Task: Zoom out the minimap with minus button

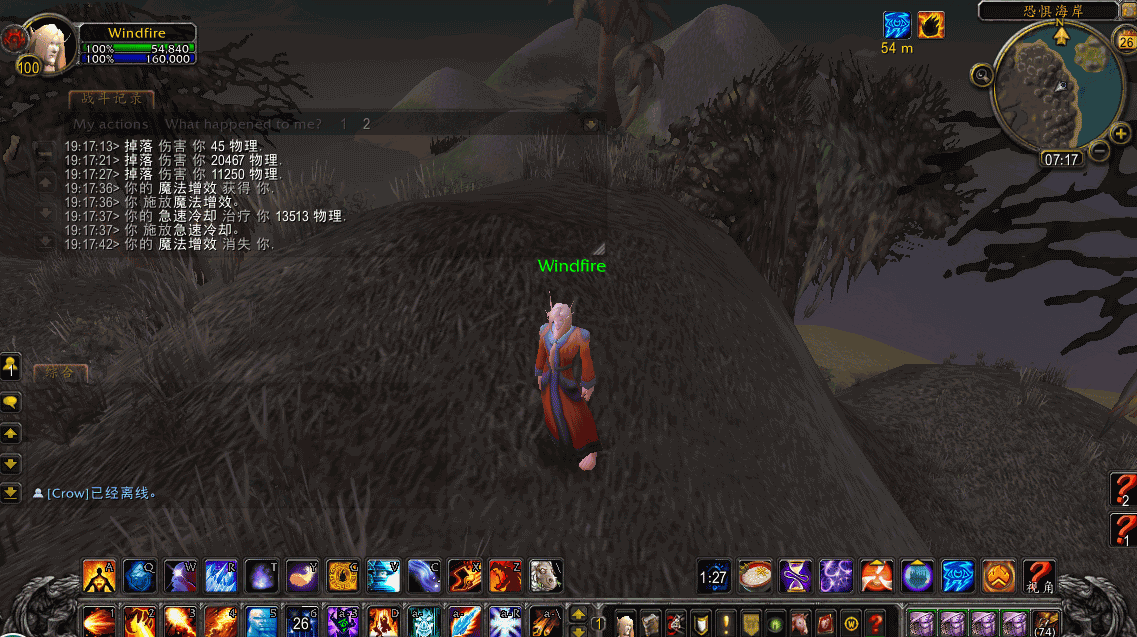Action: 1098,151
